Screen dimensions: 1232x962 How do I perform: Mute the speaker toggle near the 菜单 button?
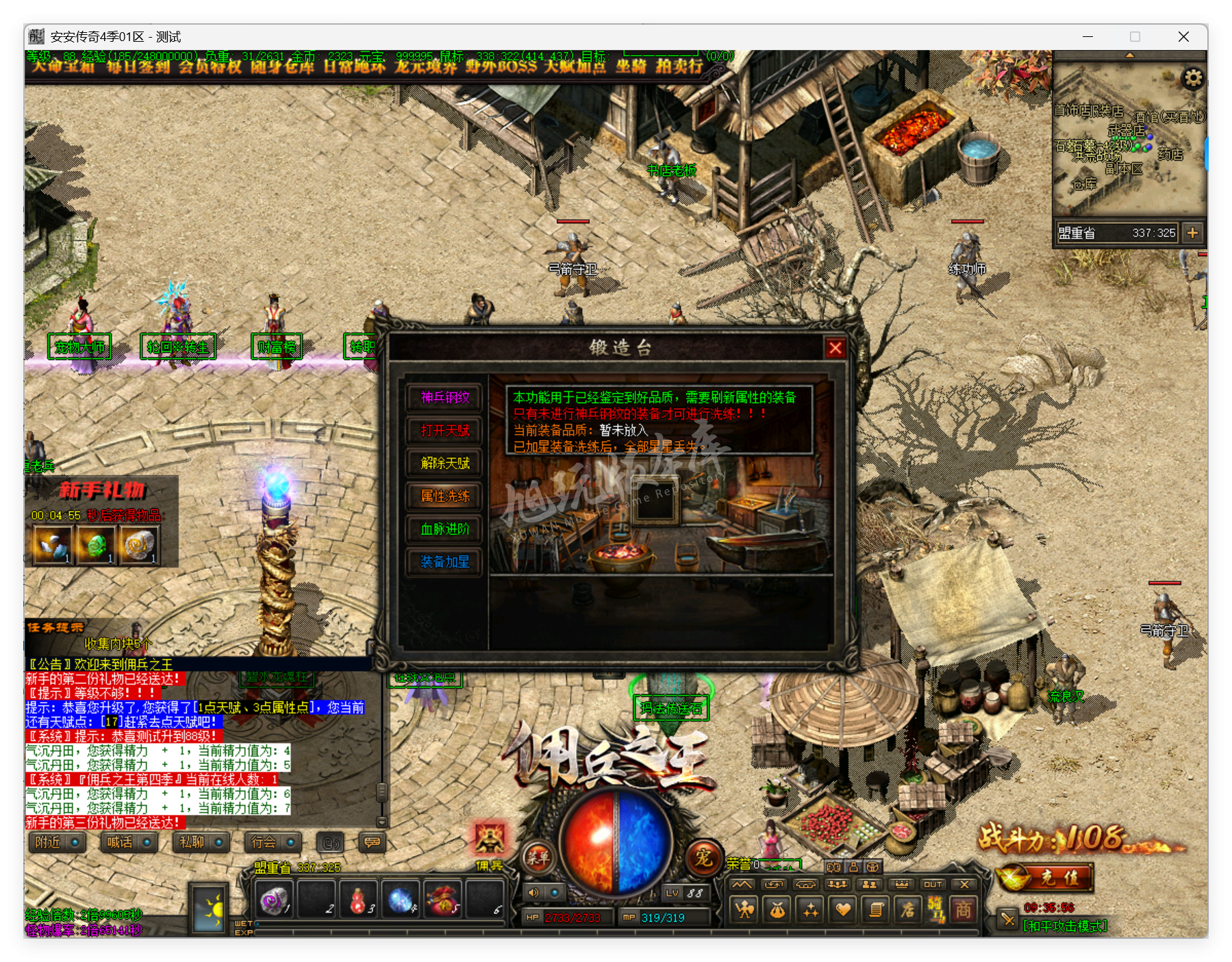(533, 893)
